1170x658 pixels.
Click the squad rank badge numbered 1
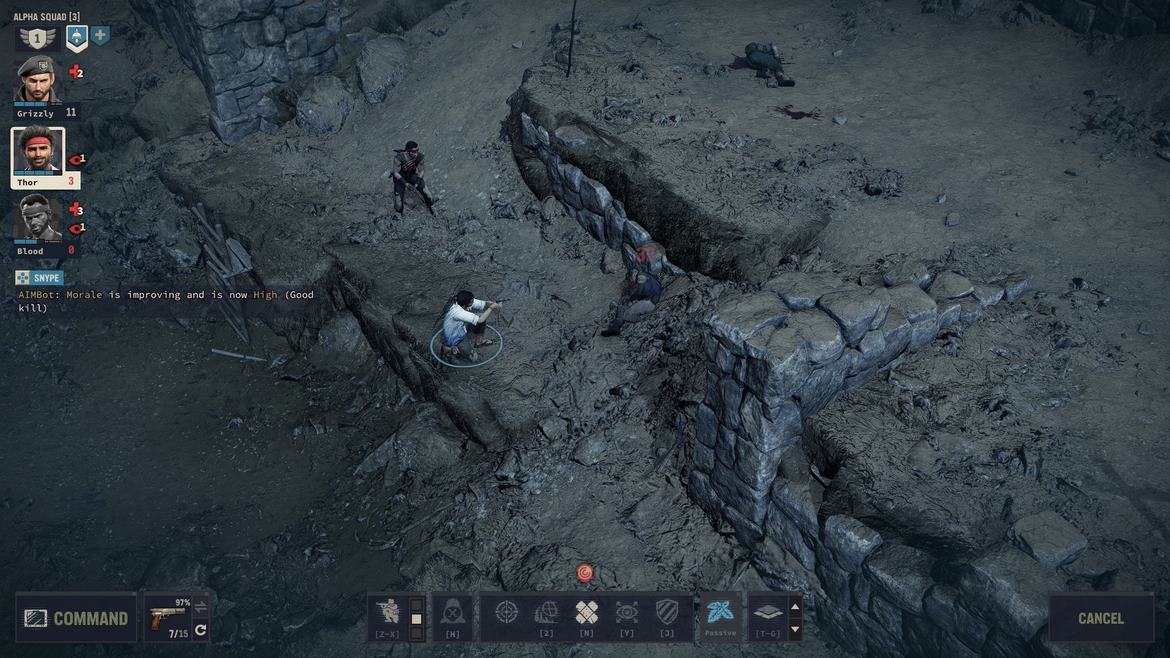[37, 39]
